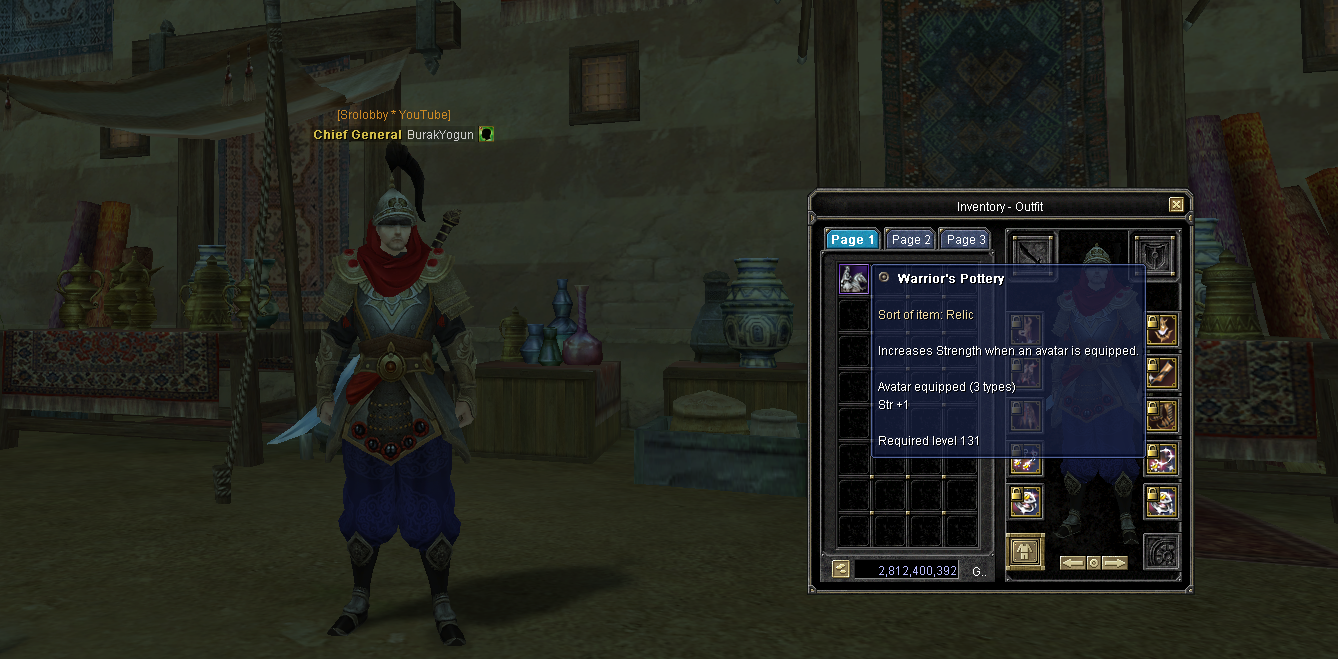Select the shield equipment slot
This screenshot has height=659, width=1338.
coord(1155,254)
